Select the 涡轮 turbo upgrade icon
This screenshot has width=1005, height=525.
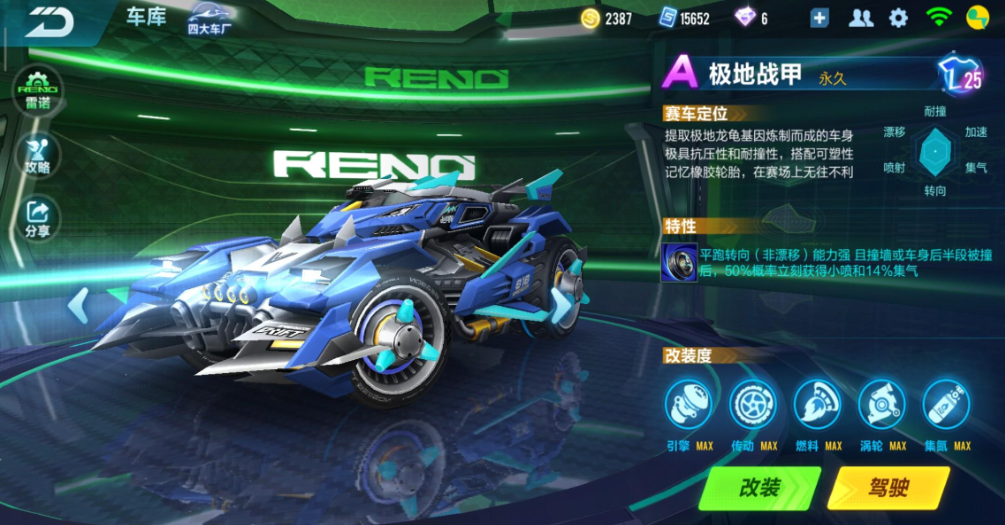coord(882,405)
